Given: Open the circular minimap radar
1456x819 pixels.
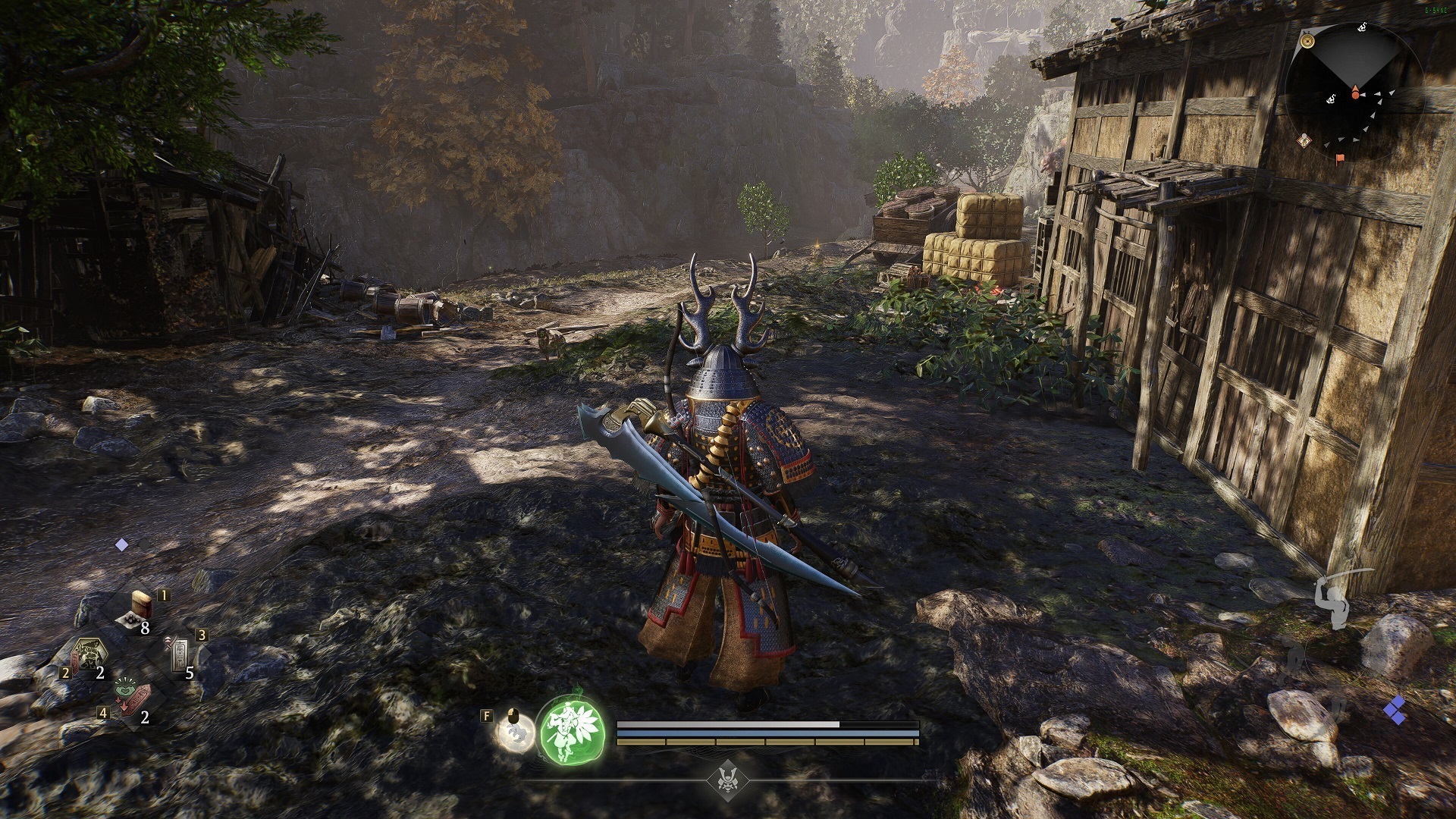Looking at the screenshot, I should 1354,89.
